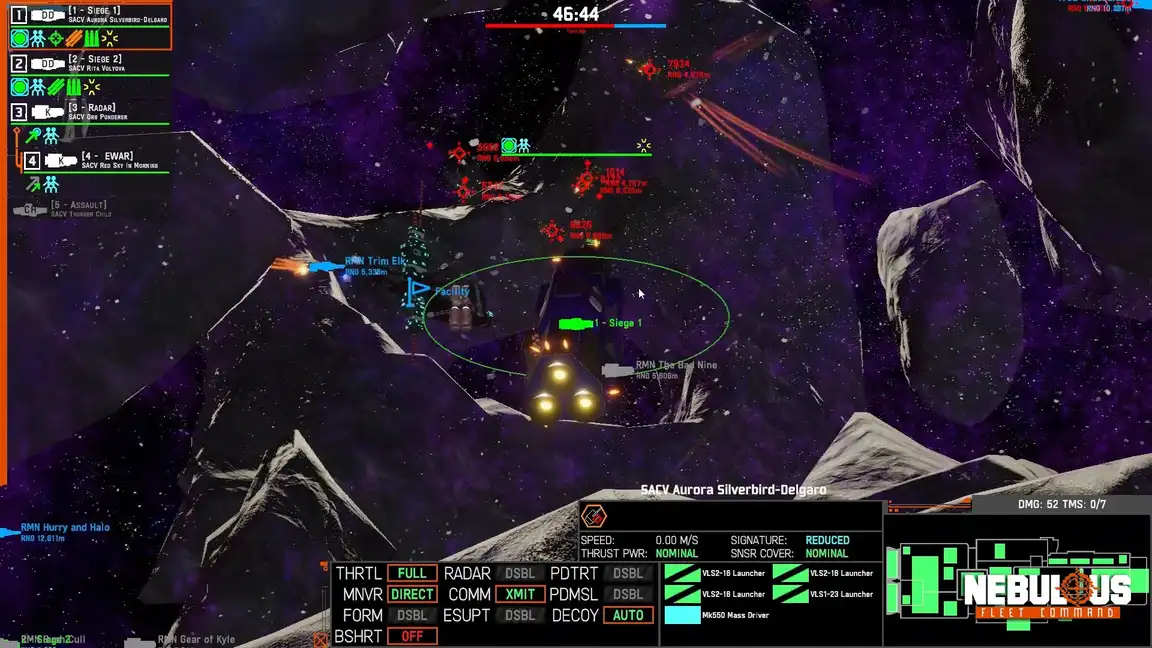Toggle the PDMSL DSBL button
This screenshot has height=648, width=1152.
pos(628,594)
